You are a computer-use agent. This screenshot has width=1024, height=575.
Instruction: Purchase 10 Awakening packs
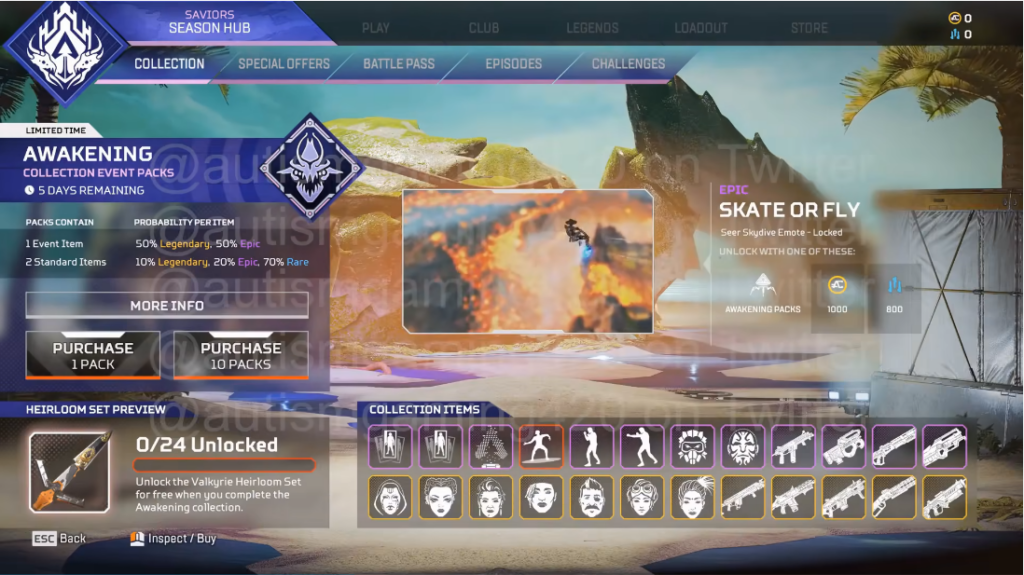pyautogui.click(x=240, y=356)
